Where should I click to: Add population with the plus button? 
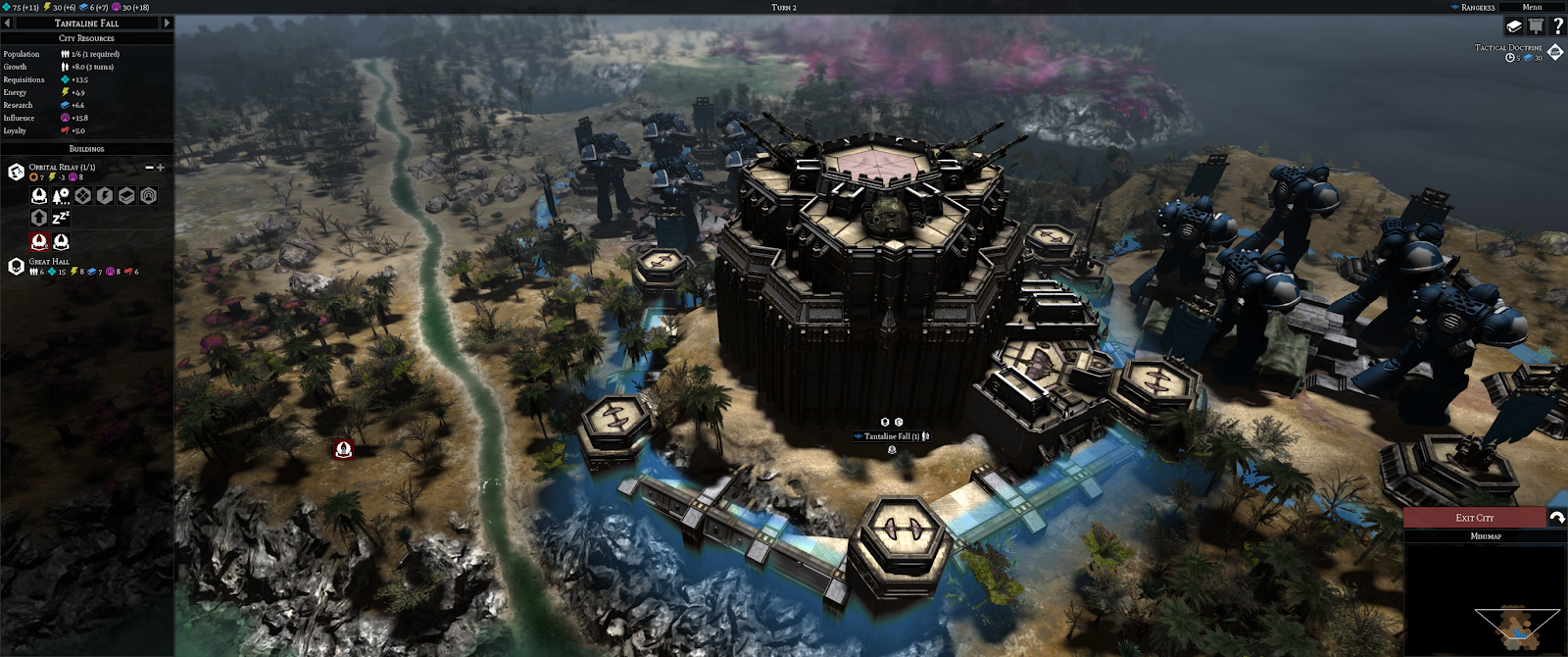[x=161, y=168]
